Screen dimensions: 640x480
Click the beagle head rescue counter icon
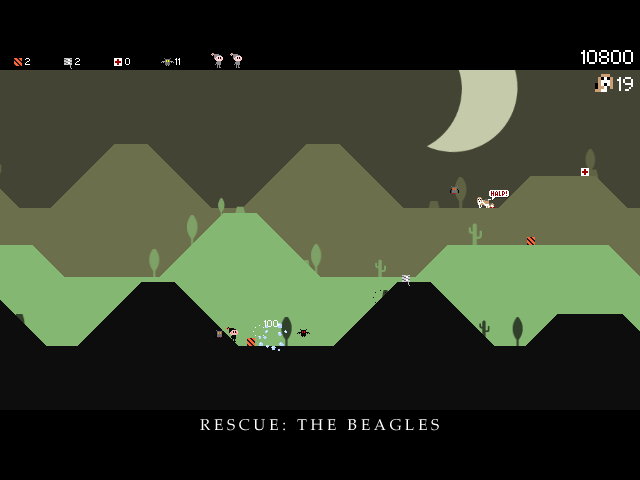[x=603, y=83]
